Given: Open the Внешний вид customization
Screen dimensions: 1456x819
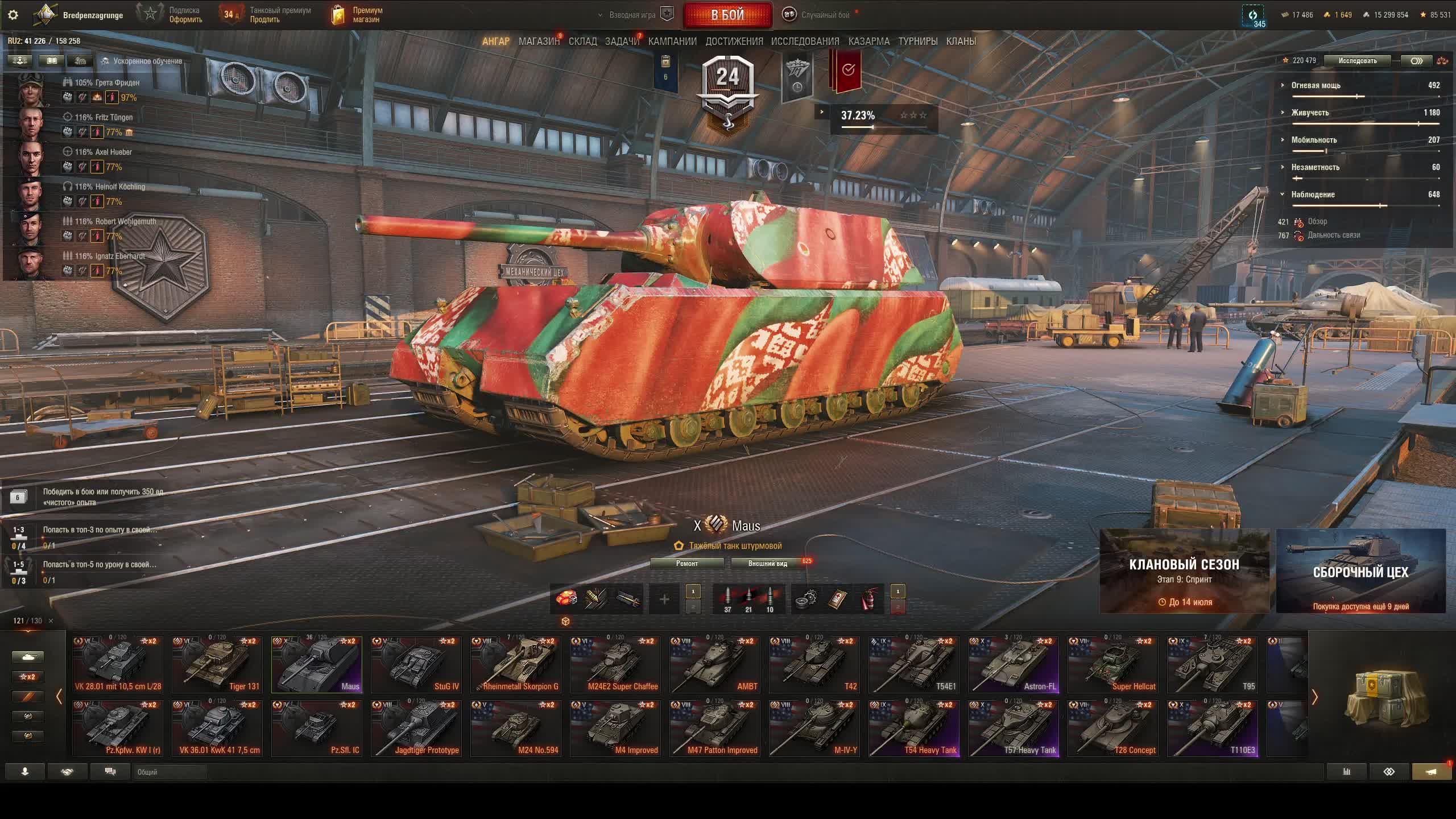Looking at the screenshot, I should [x=767, y=563].
